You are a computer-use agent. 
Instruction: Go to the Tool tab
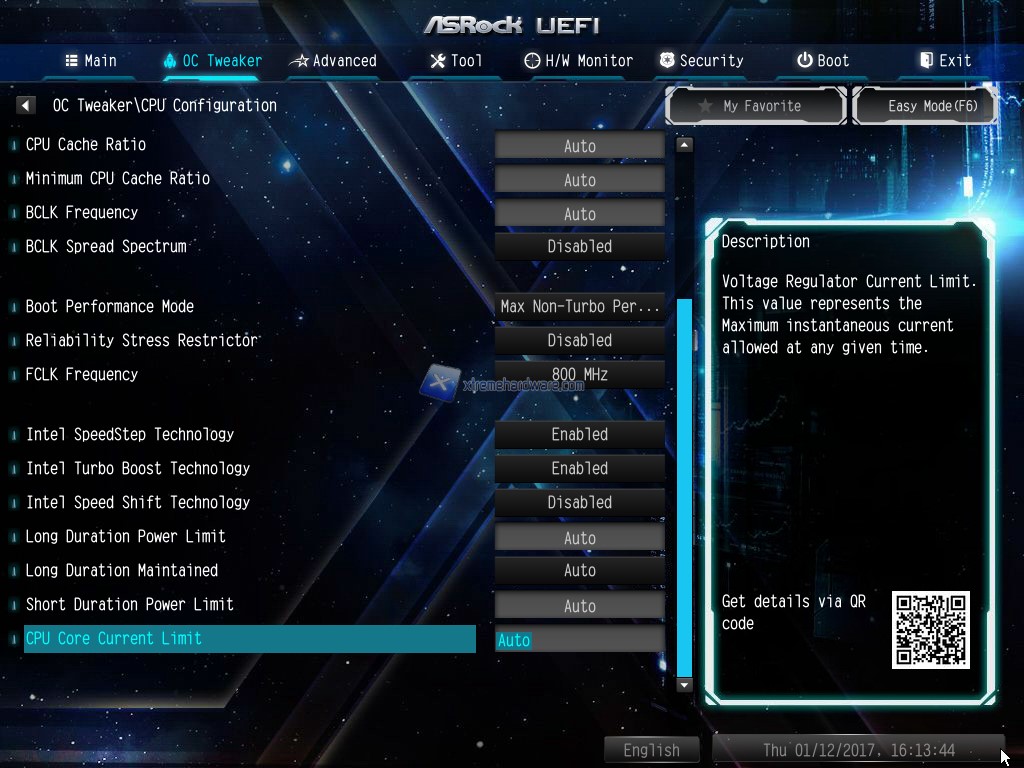(456, 61)
